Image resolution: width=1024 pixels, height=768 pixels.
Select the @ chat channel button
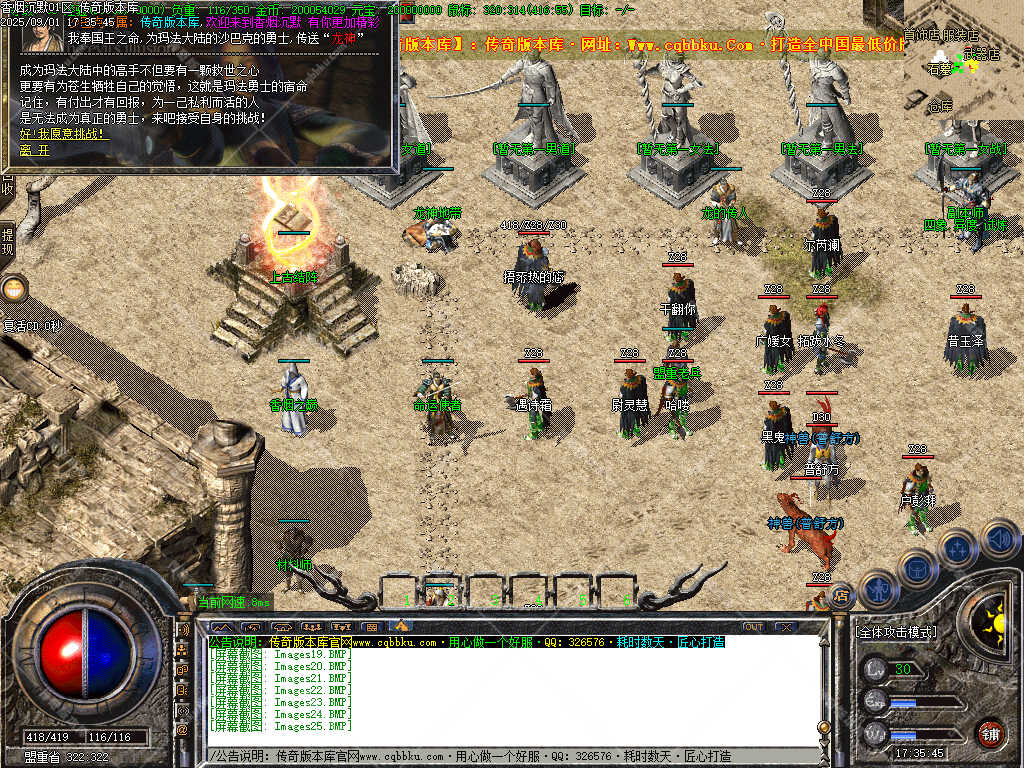tap(183, 731)
